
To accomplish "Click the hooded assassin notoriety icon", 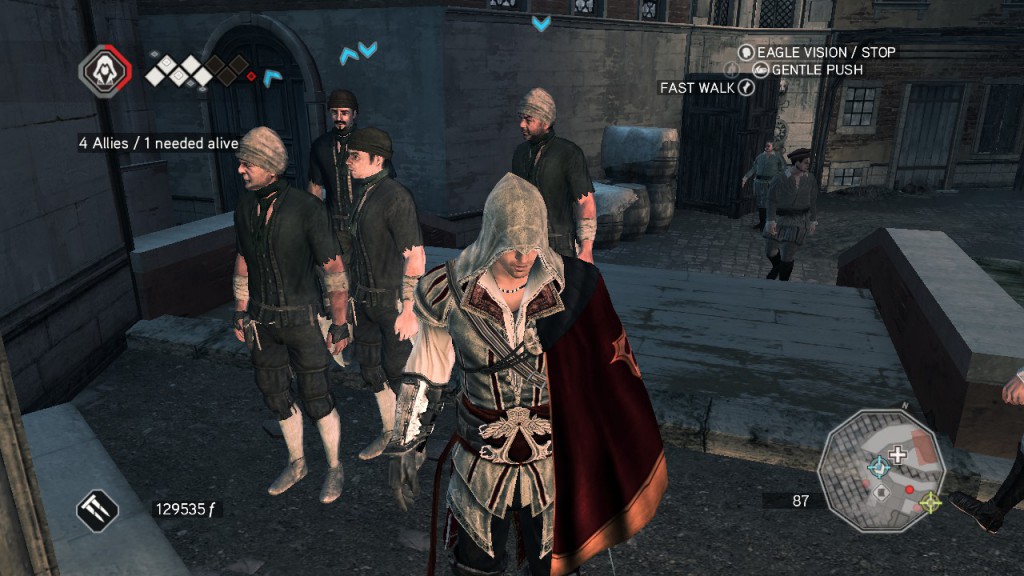I will point(105,71).
